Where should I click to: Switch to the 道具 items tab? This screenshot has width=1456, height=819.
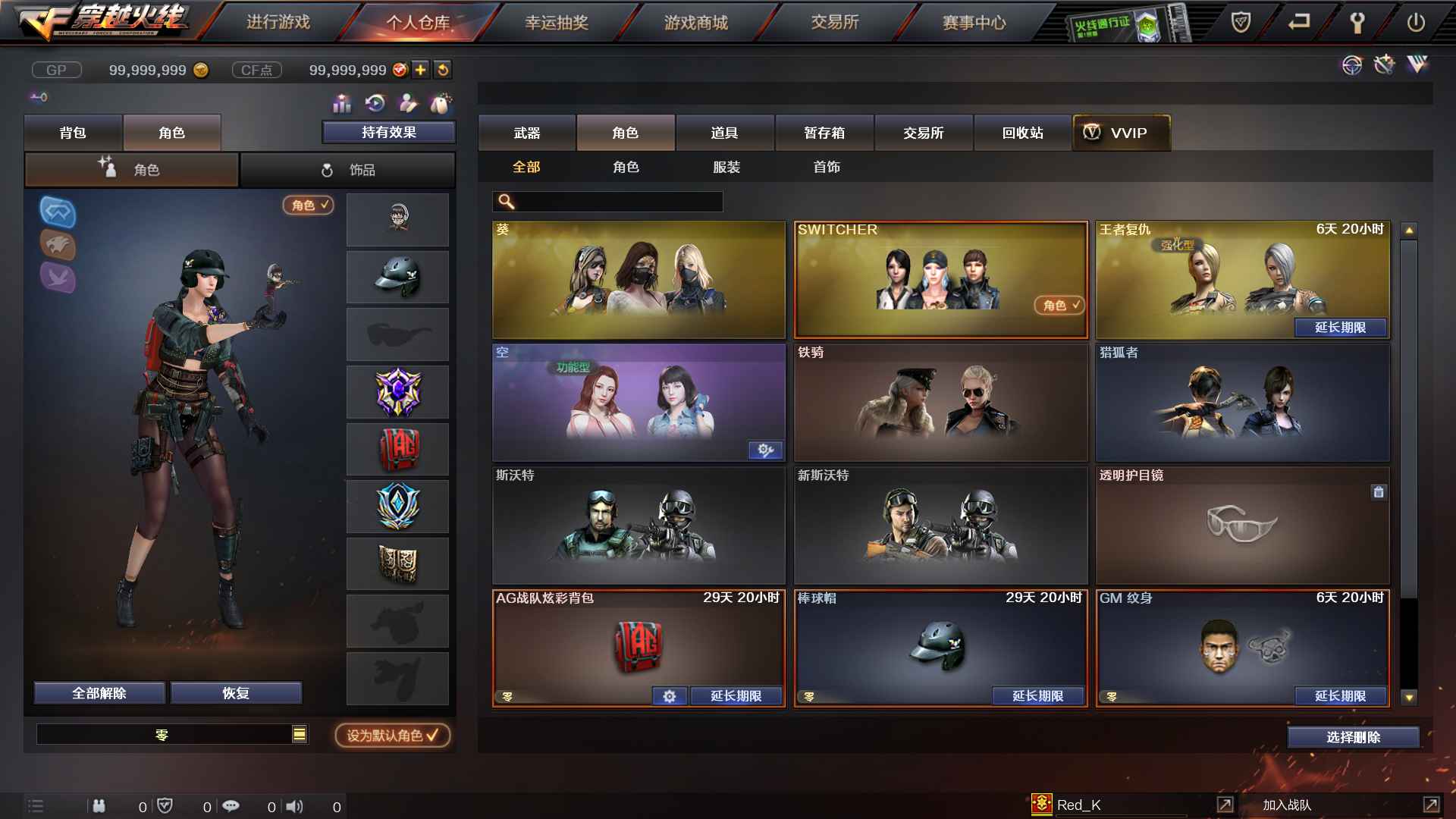(x=724, y=133)
